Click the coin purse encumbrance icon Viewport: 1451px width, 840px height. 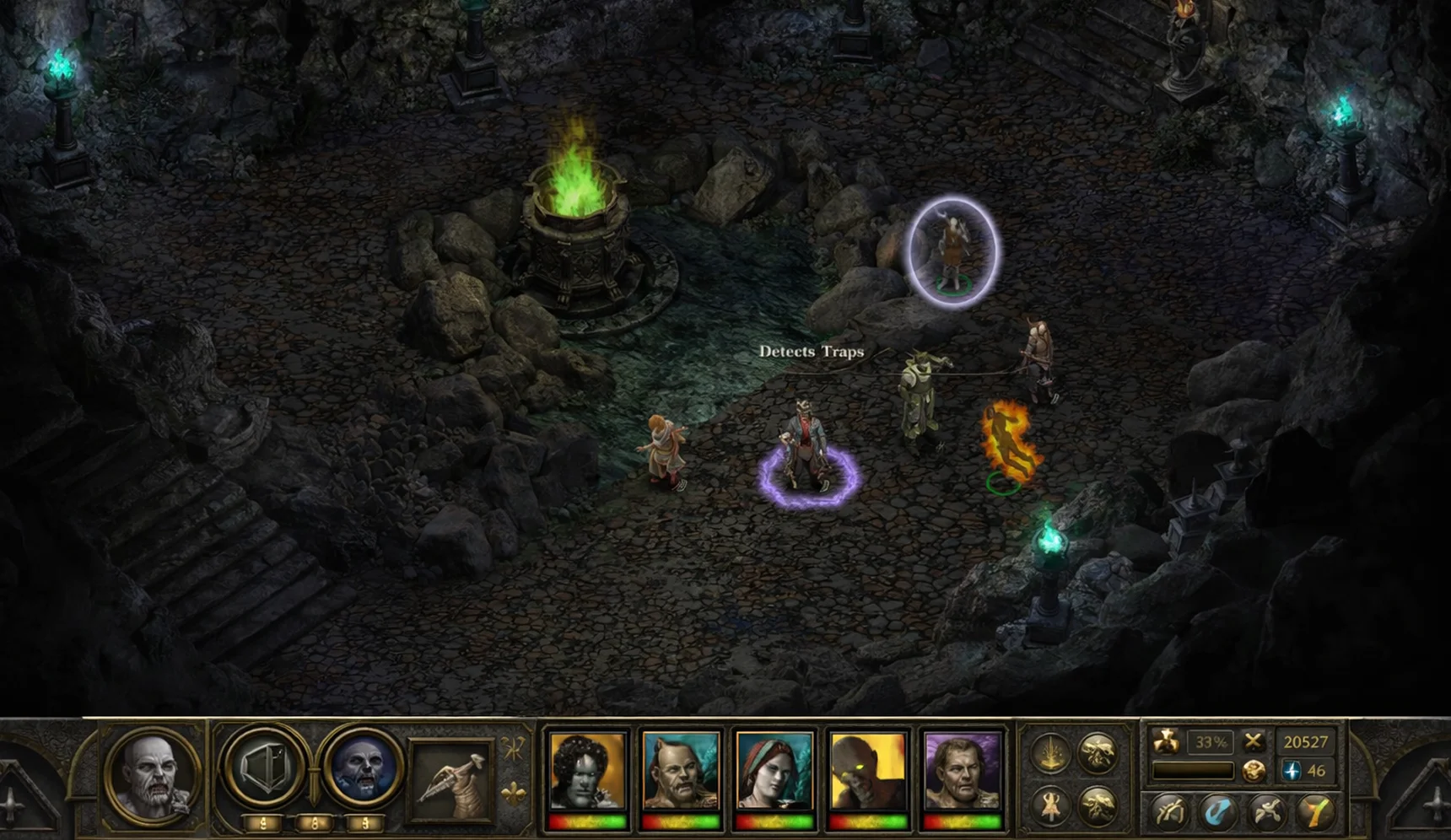coord(1165,742)
